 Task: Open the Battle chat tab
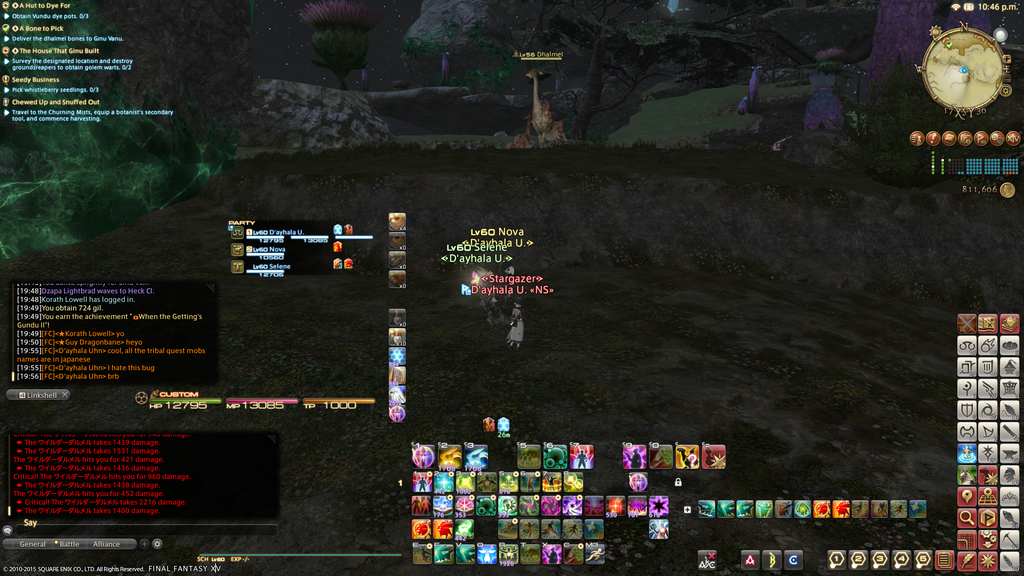[70, 544]
